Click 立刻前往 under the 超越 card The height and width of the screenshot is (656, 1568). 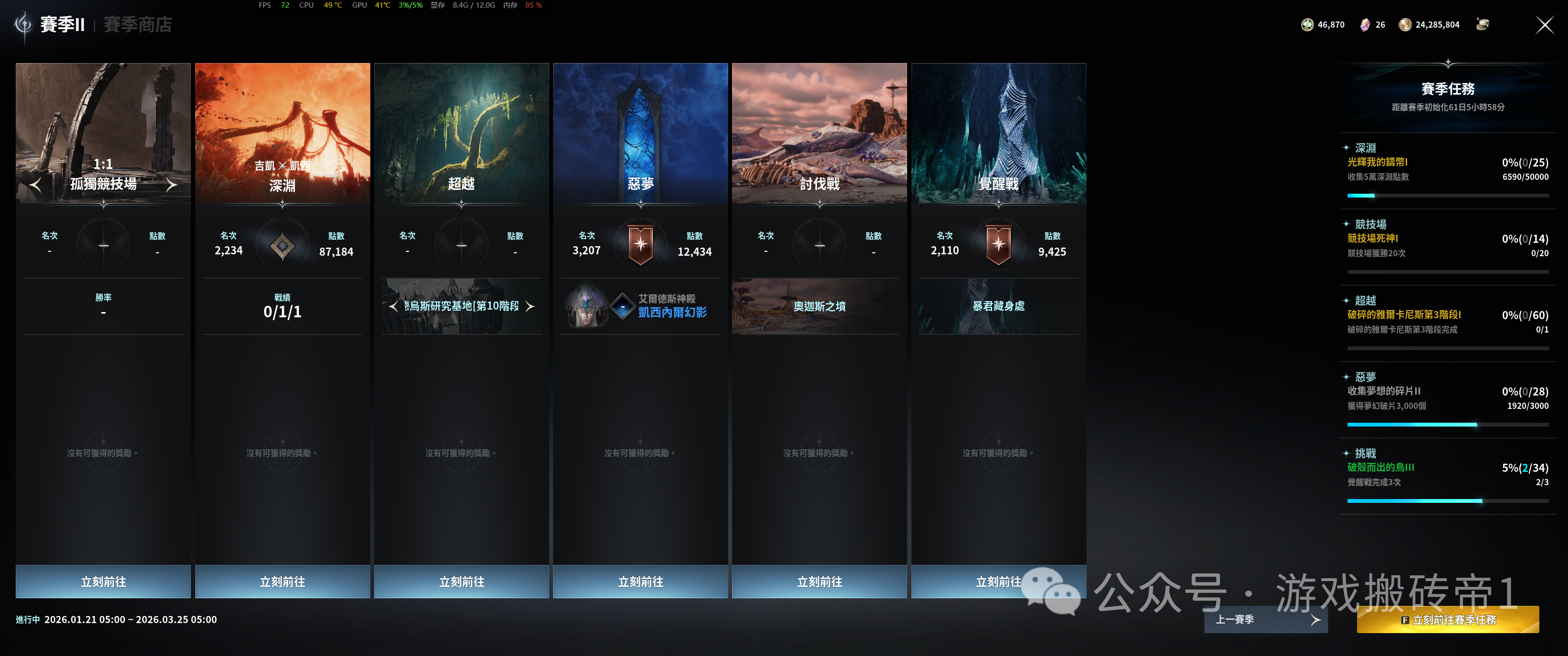(x=461, y=581)
